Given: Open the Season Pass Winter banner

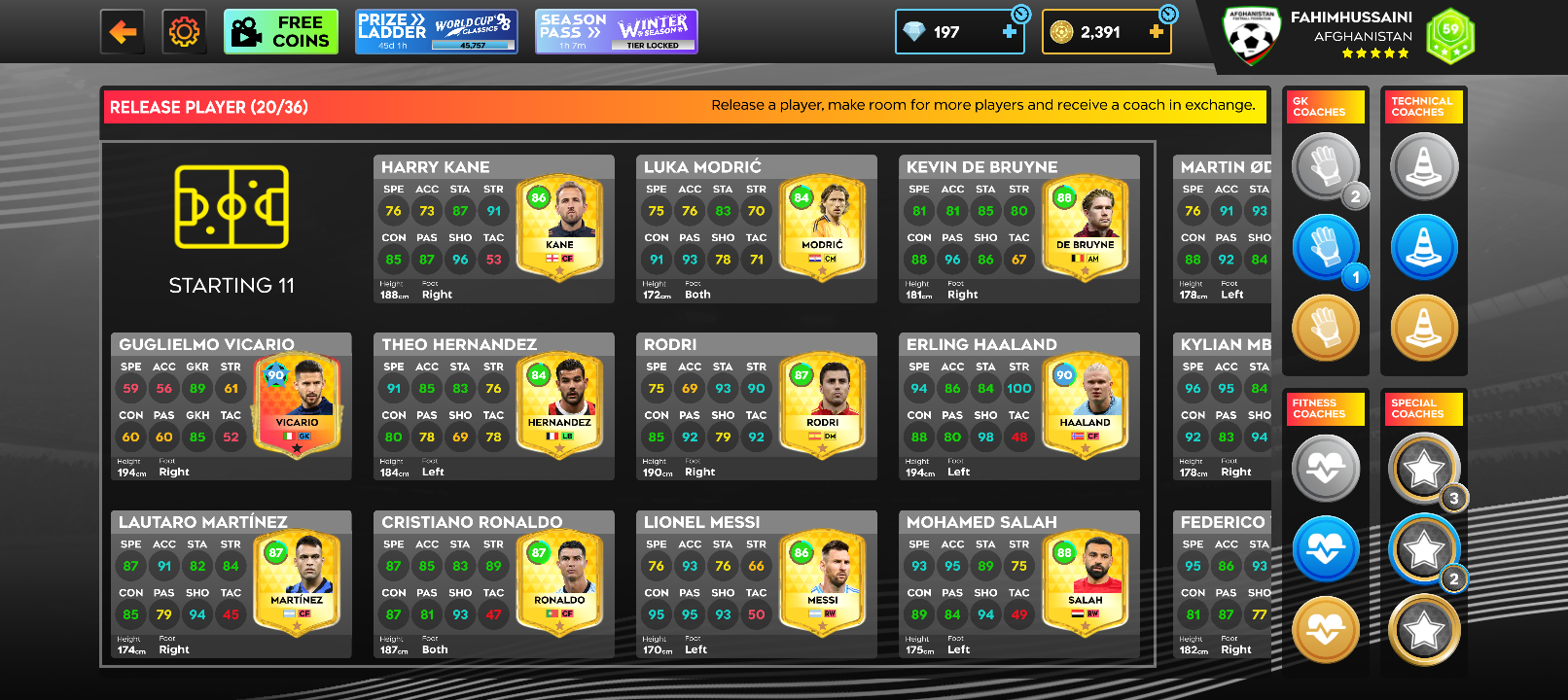Looking at the screenshot, I should pos(616,32).
